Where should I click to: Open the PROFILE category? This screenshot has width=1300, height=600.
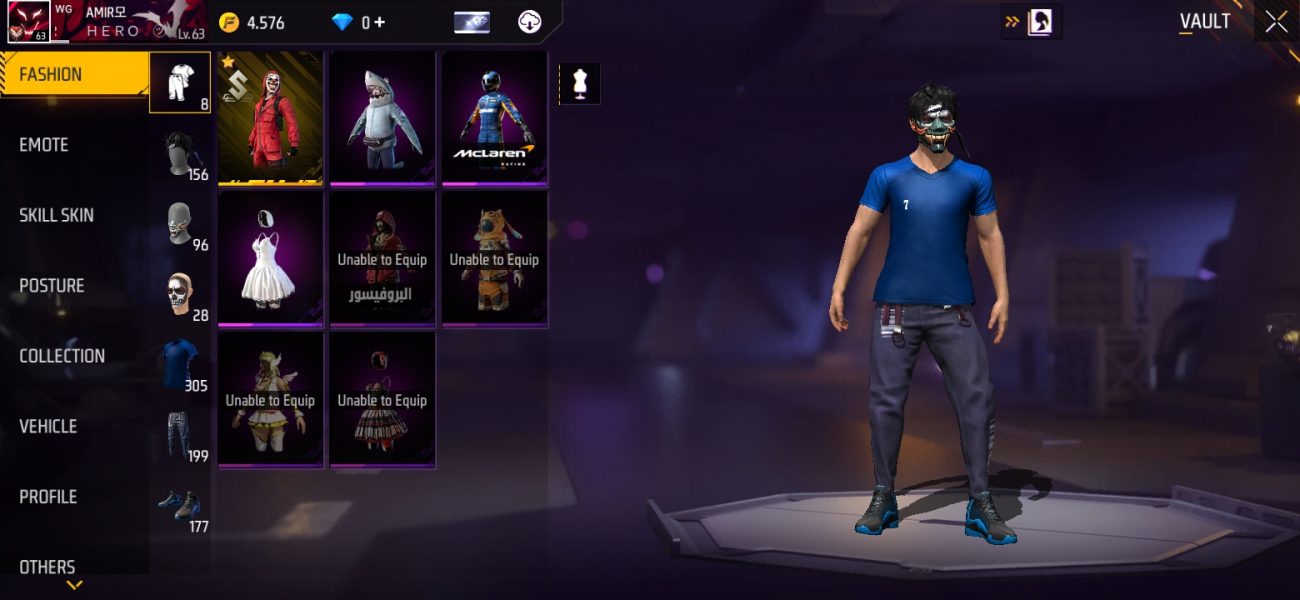pyautogui.click(x=74, y=497)
